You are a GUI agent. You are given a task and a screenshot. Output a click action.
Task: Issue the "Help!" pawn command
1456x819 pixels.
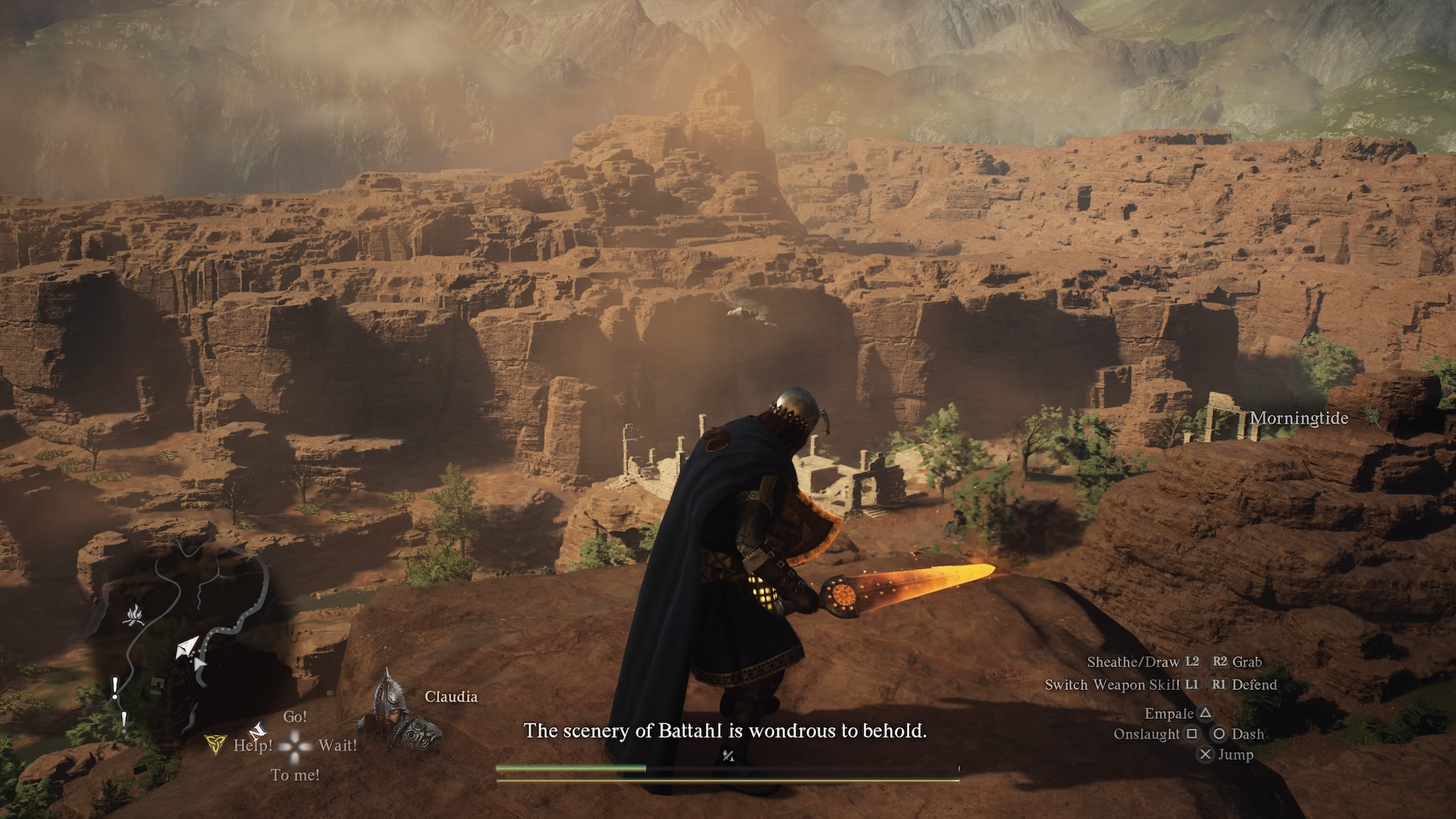click(x=253, y=745)
